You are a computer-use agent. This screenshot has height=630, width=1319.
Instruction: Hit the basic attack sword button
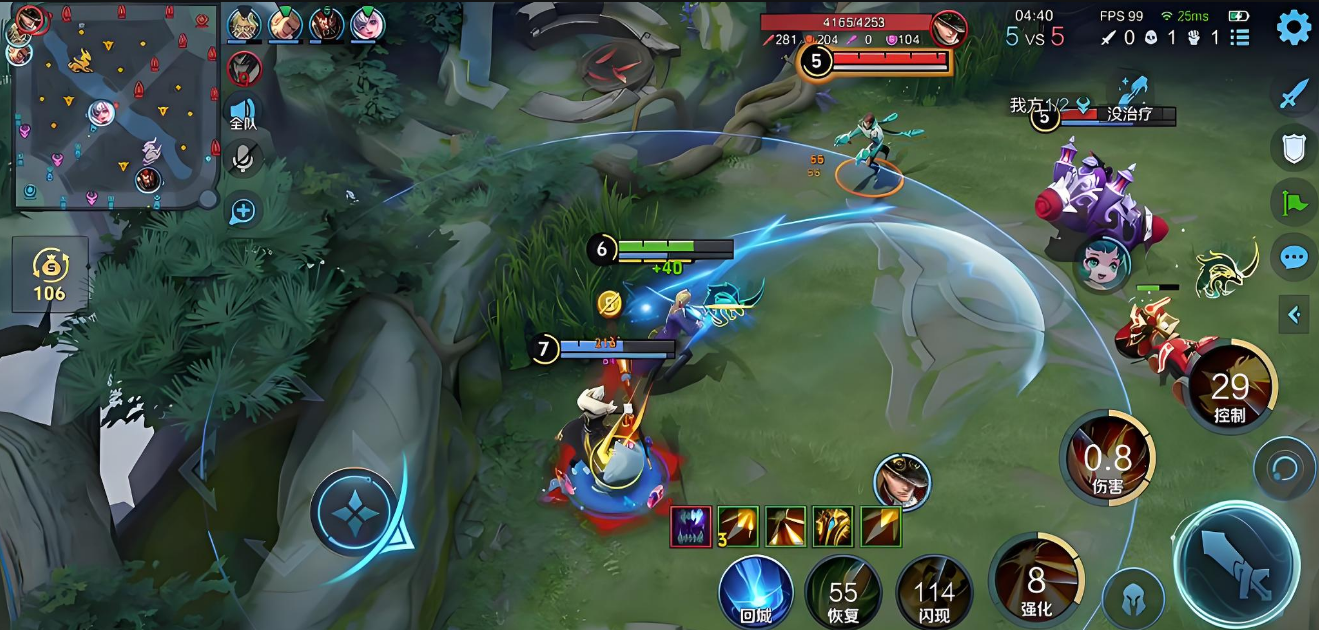(x=1236, y=563)
